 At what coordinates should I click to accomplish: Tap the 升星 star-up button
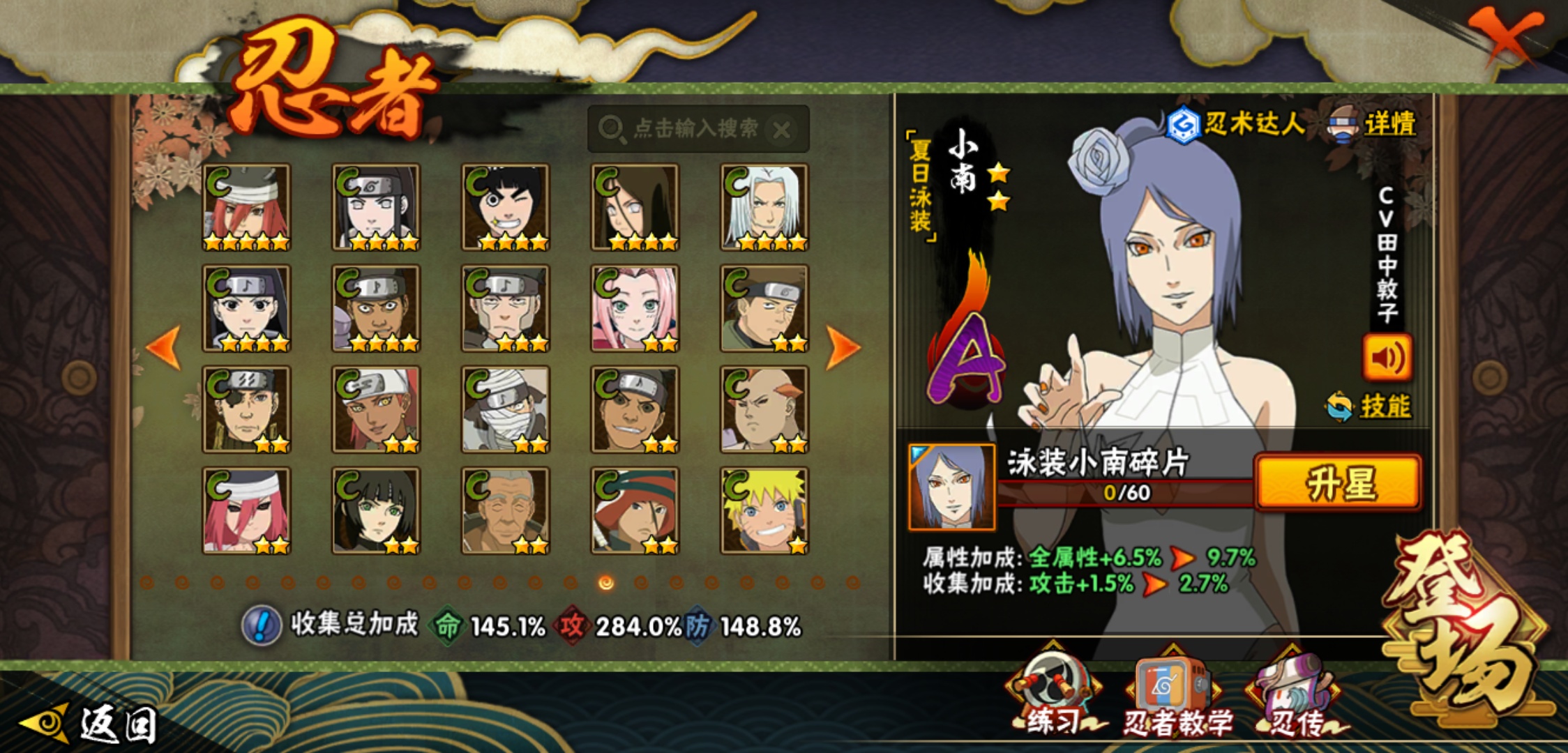(1337, 483)
